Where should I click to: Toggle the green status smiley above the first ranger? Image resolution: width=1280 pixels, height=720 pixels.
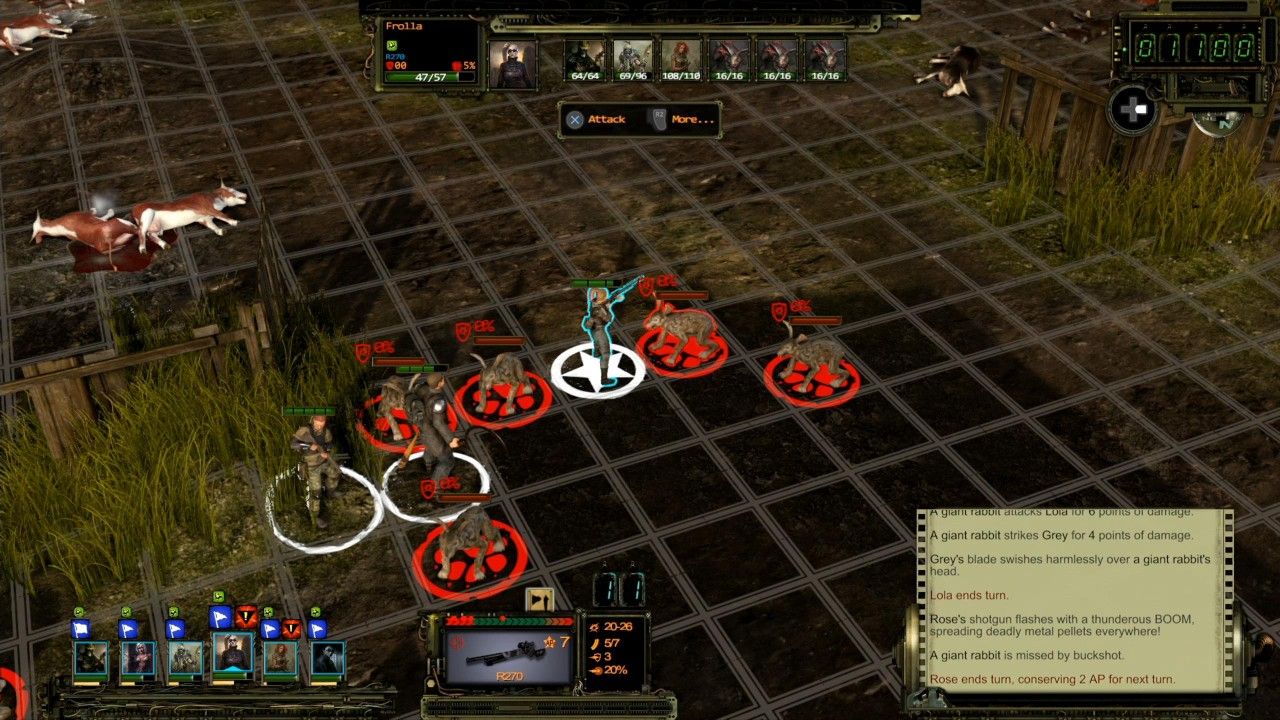[79, 611]
